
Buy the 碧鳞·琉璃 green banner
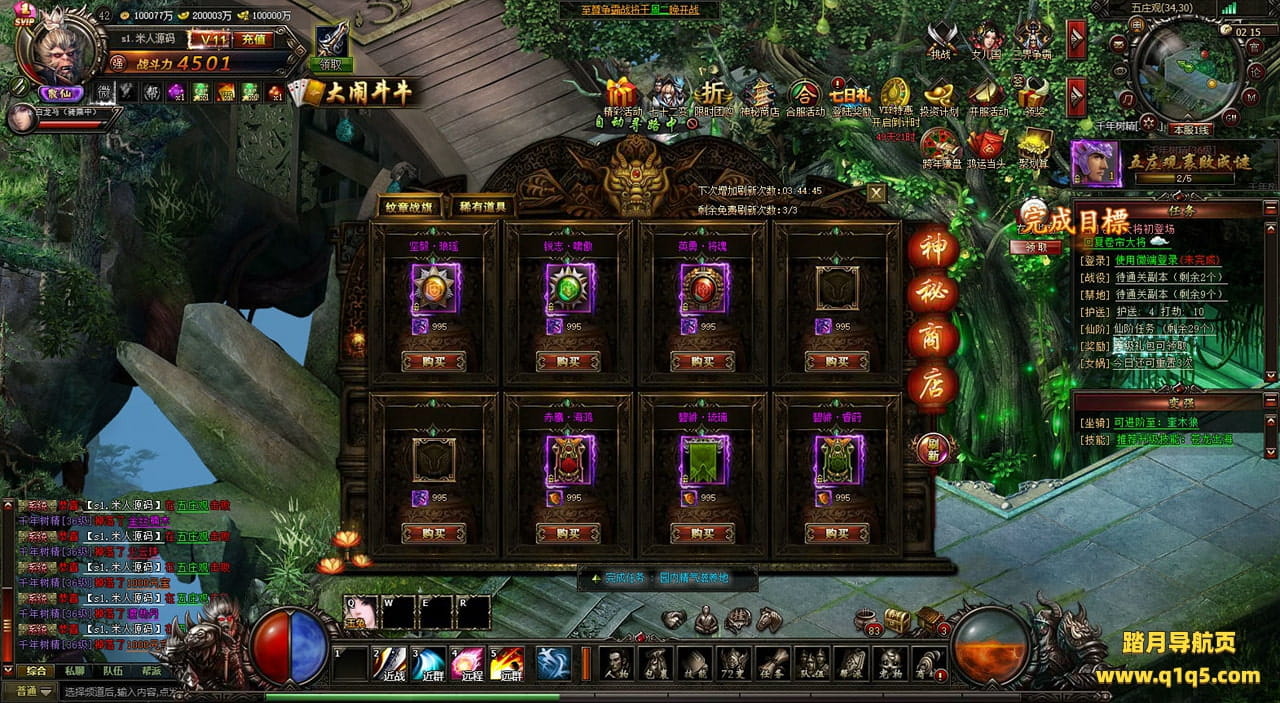point(702,533)
